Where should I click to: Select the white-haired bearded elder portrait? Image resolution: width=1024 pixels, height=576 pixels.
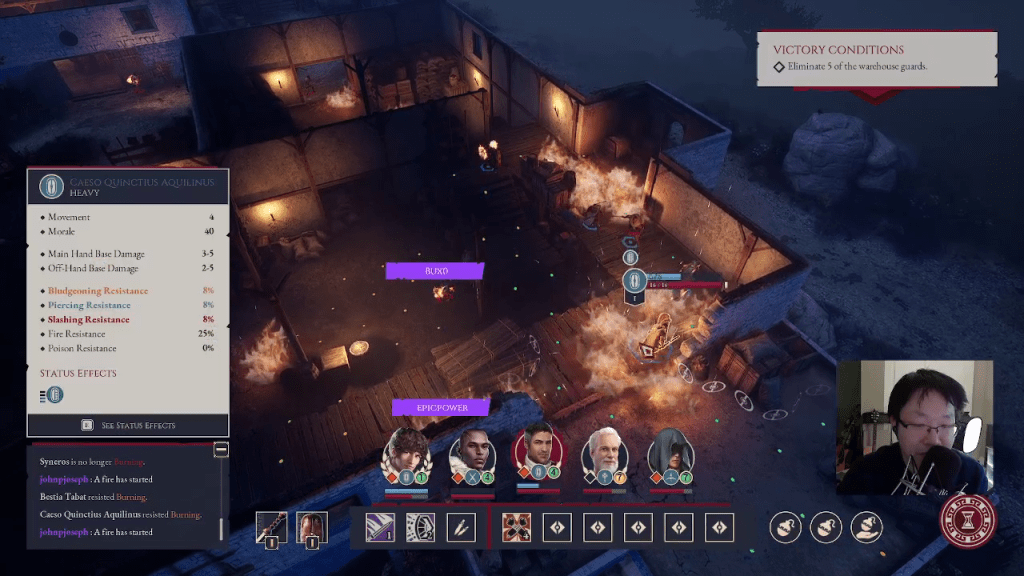pyautogui.click(x=605, y=455)
